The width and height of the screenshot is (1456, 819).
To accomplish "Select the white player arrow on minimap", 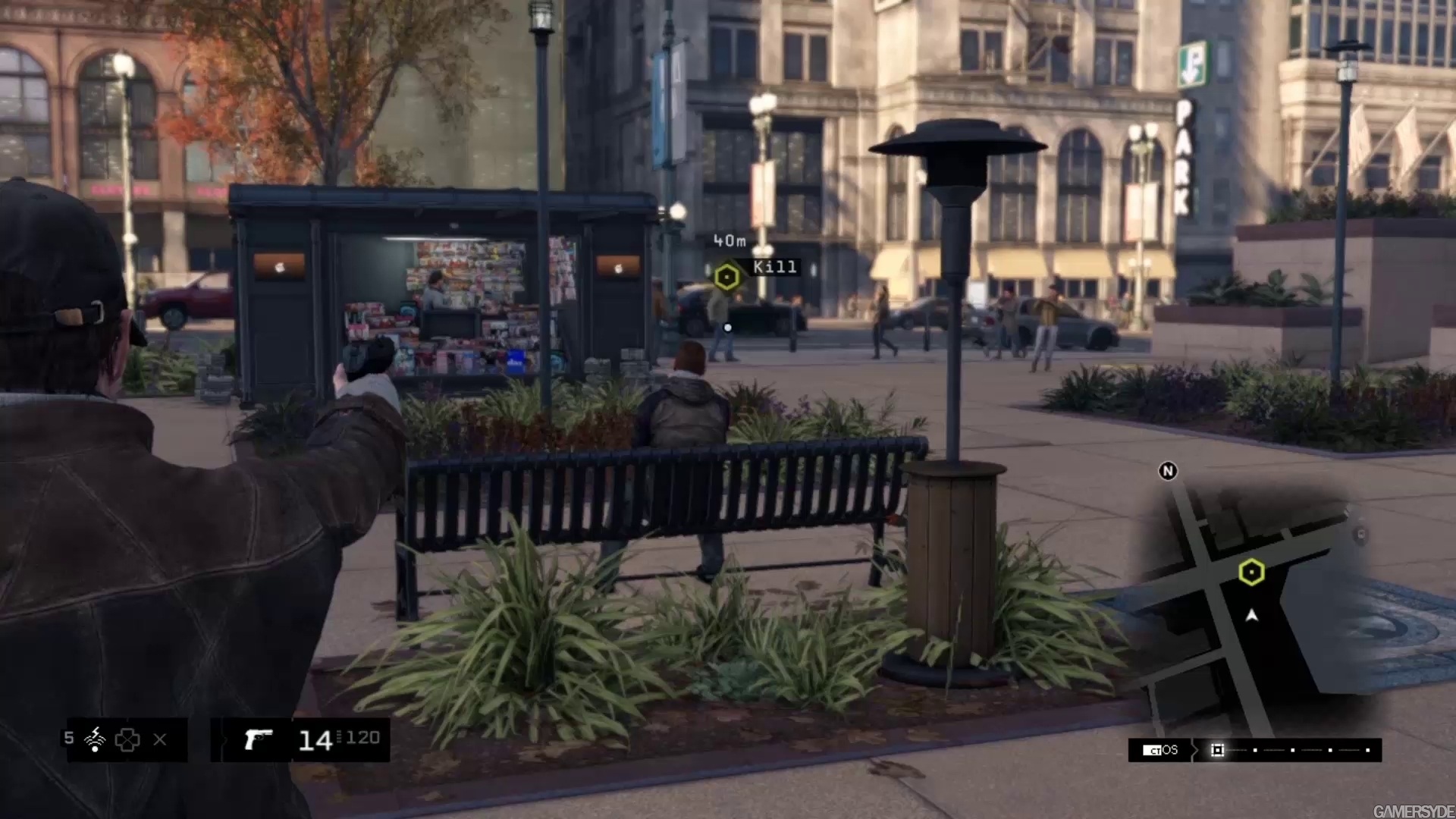I will [1252, 616].
